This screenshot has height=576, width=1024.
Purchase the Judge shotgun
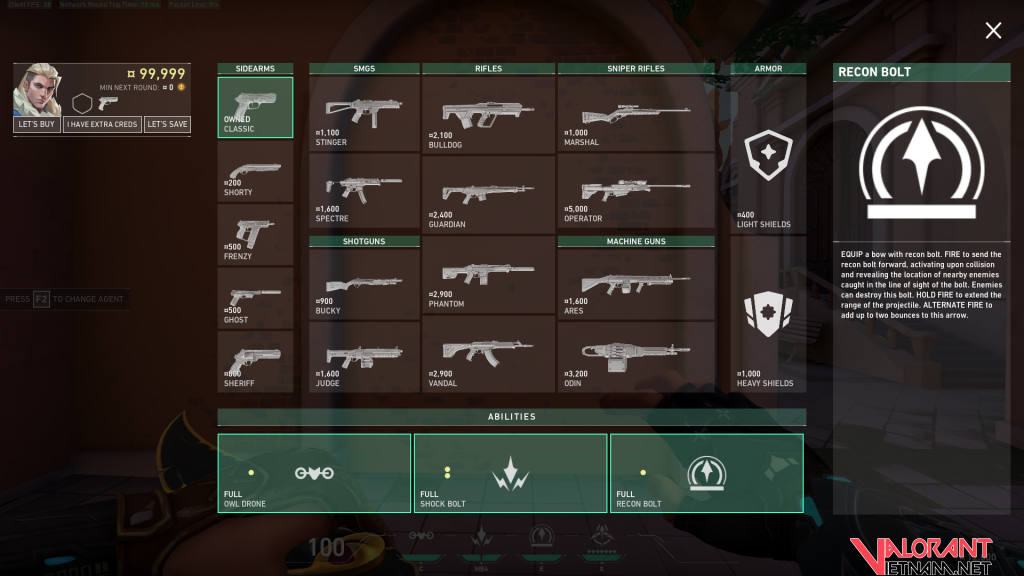(x=364, y=356)
